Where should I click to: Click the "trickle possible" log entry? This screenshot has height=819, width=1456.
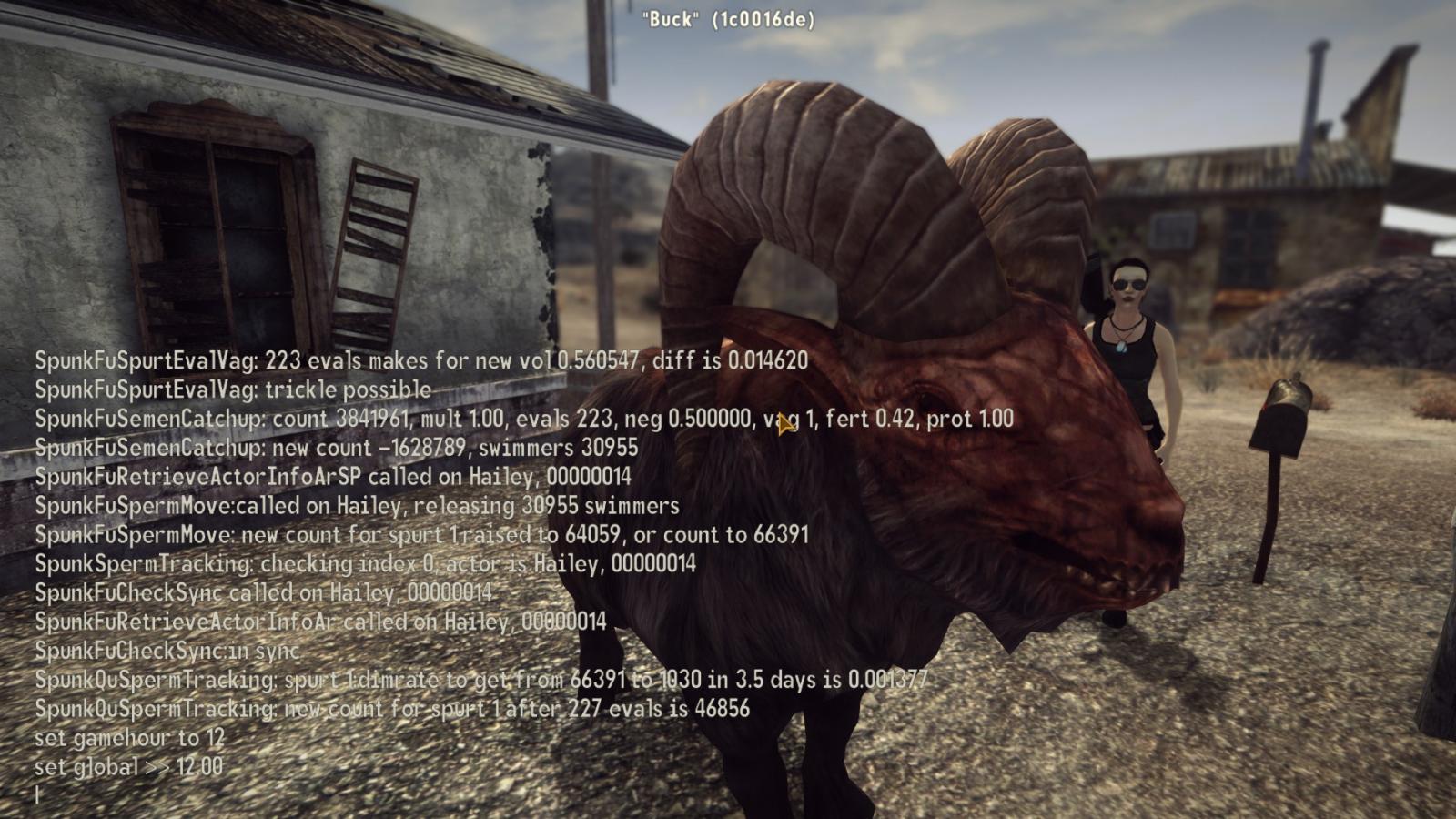tap(227, 390)
